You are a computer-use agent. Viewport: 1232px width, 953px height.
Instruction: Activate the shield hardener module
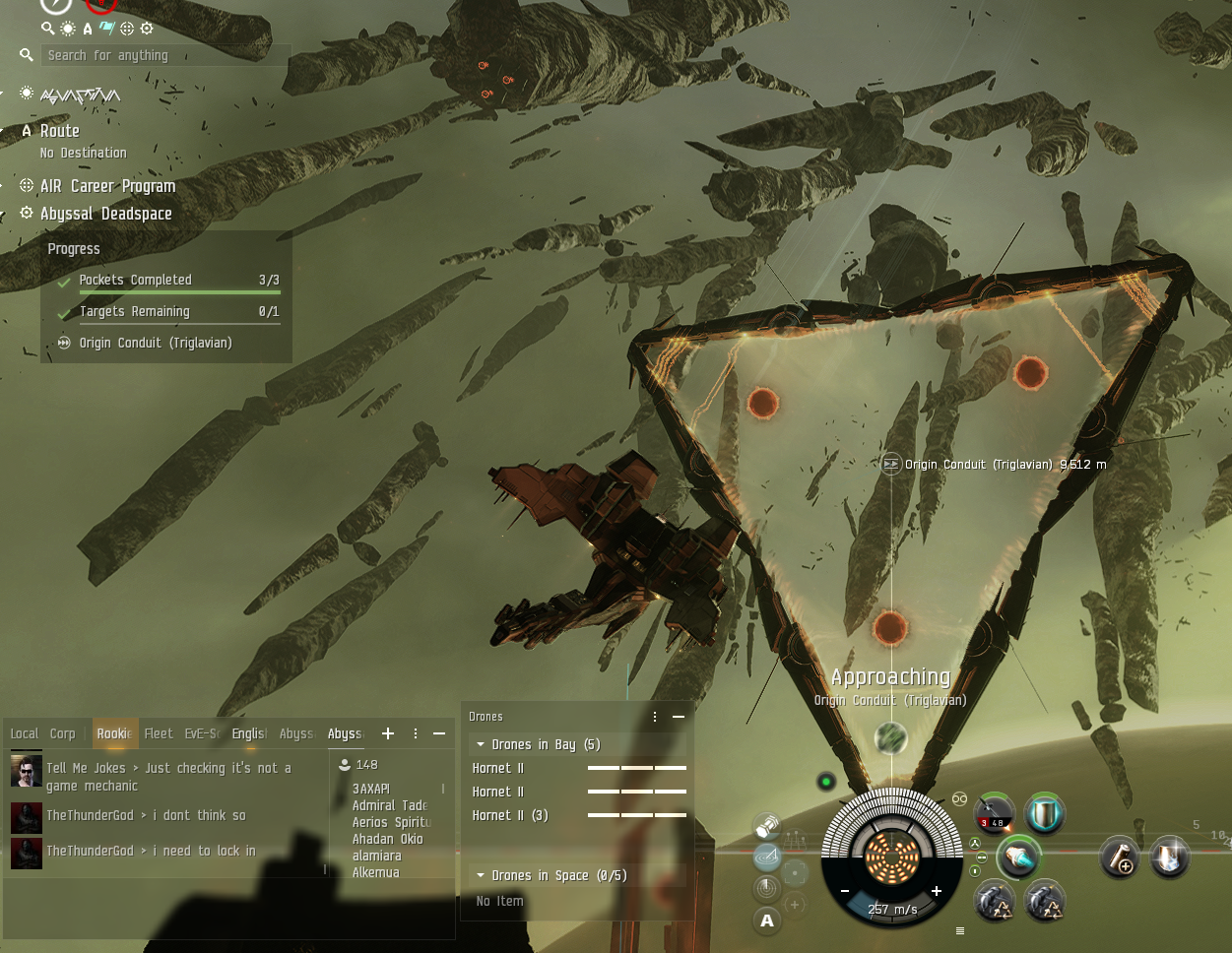(x=1044, y=814)
